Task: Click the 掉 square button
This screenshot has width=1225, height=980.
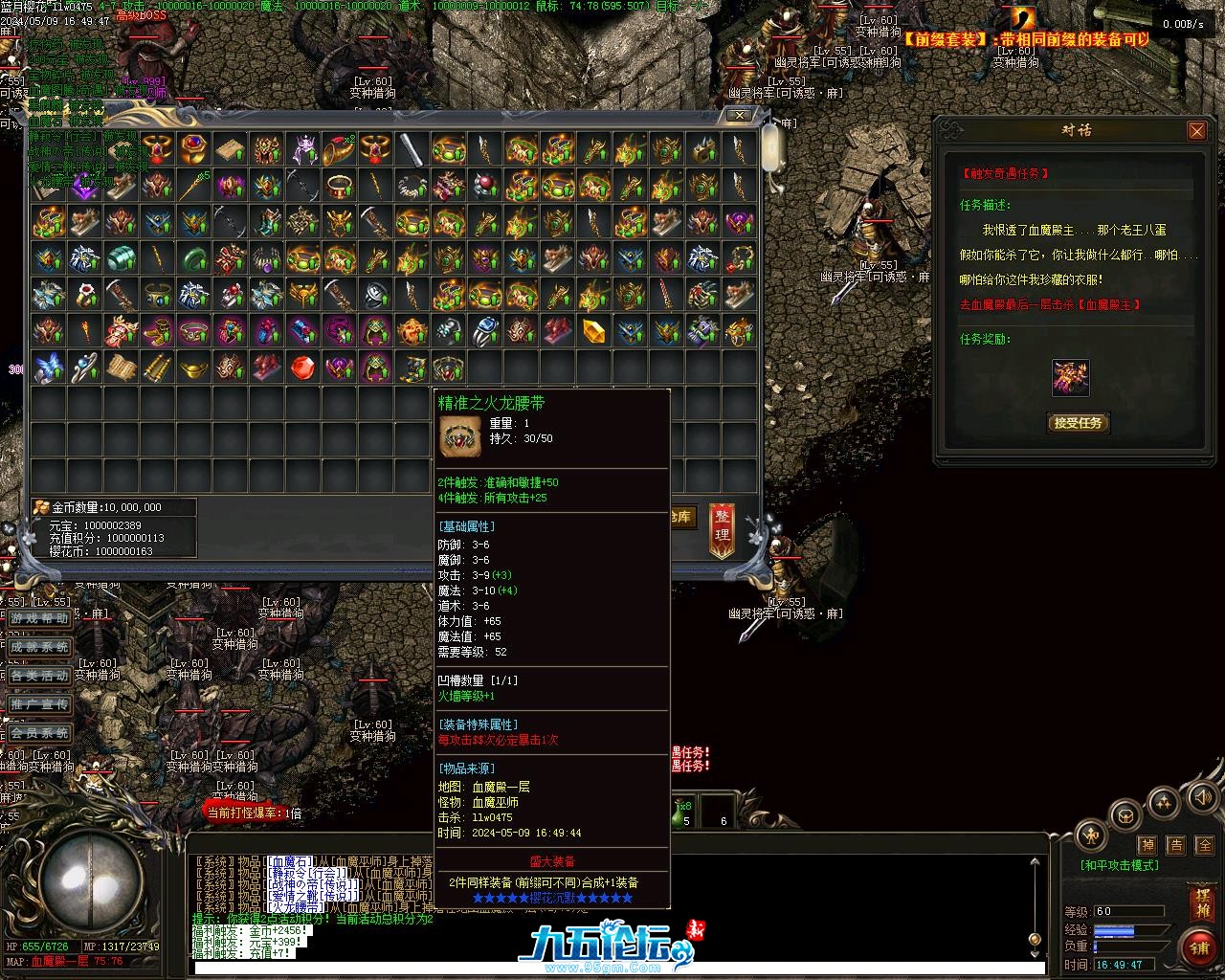Action: click(x=1147, y=845)
